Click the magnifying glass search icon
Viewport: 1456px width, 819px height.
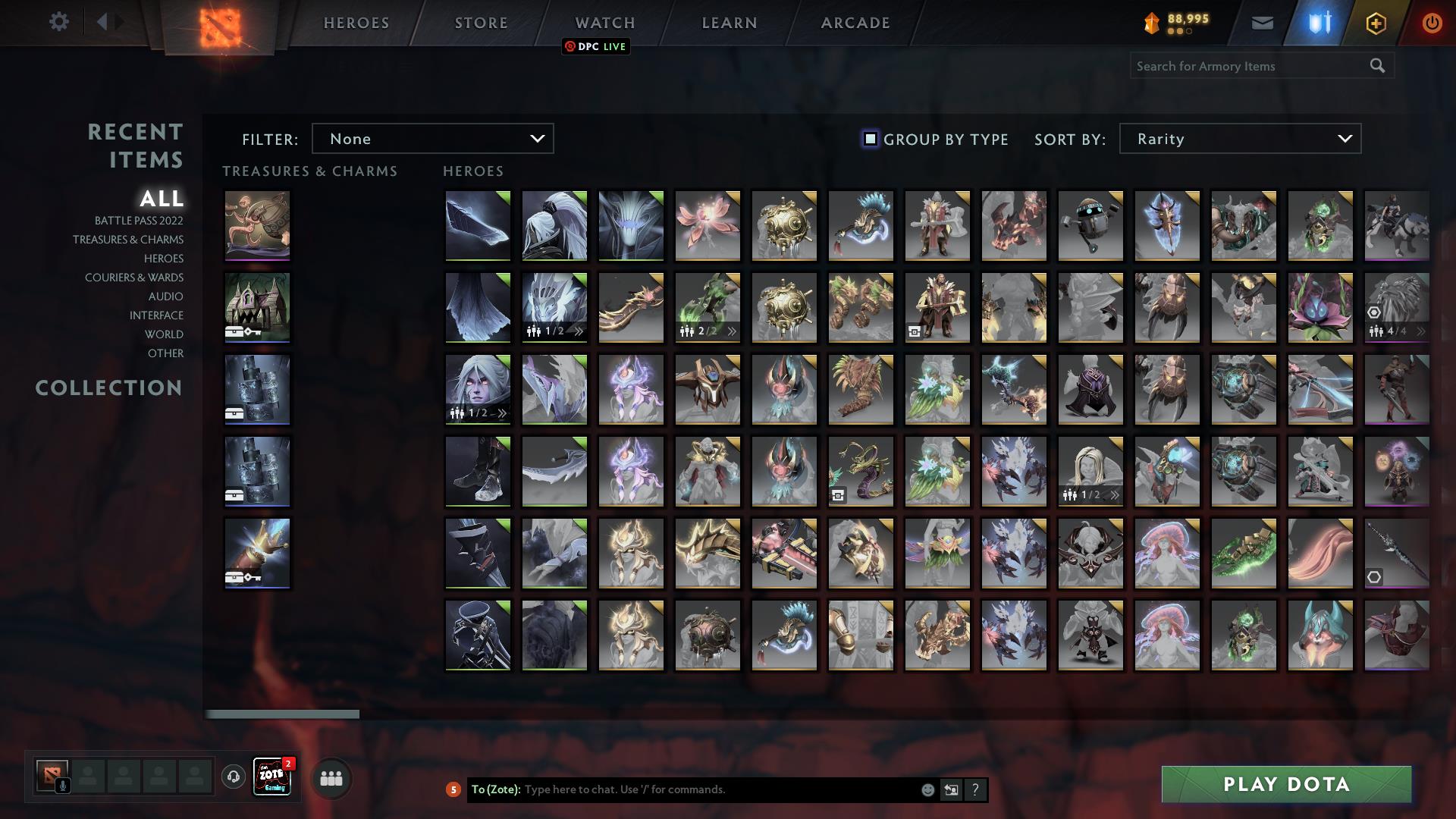tap(1377, 66)
